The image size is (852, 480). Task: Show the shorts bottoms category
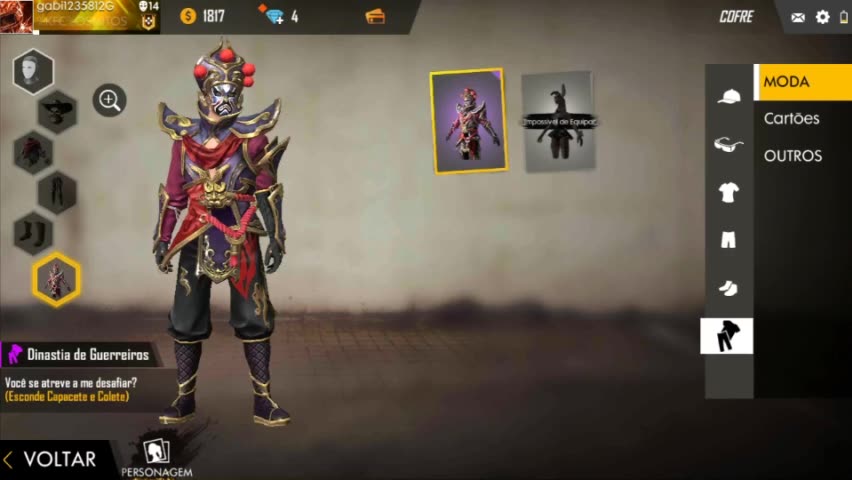point(728,240)
